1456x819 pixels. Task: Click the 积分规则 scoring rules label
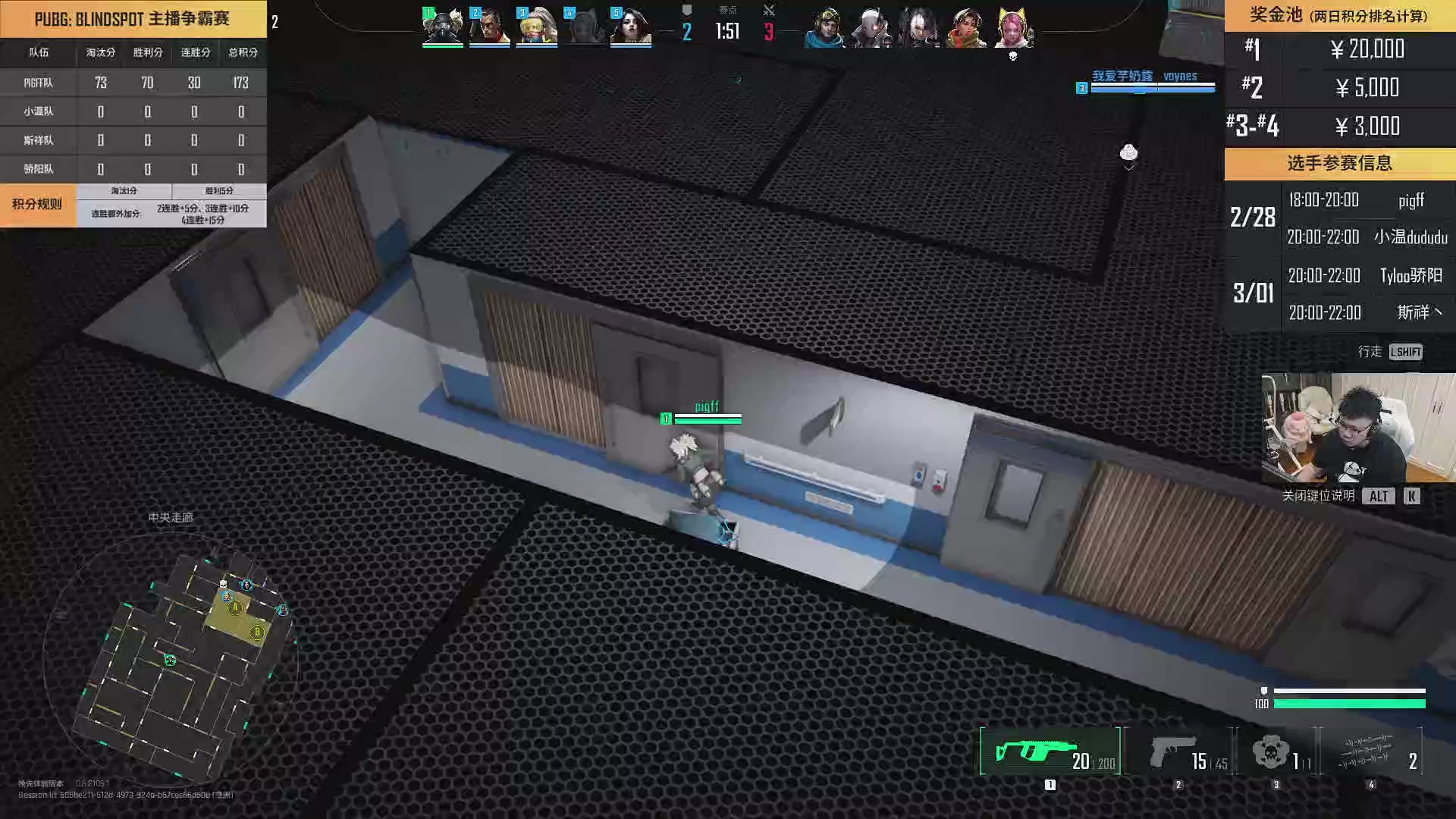click(x=37, y=205)
